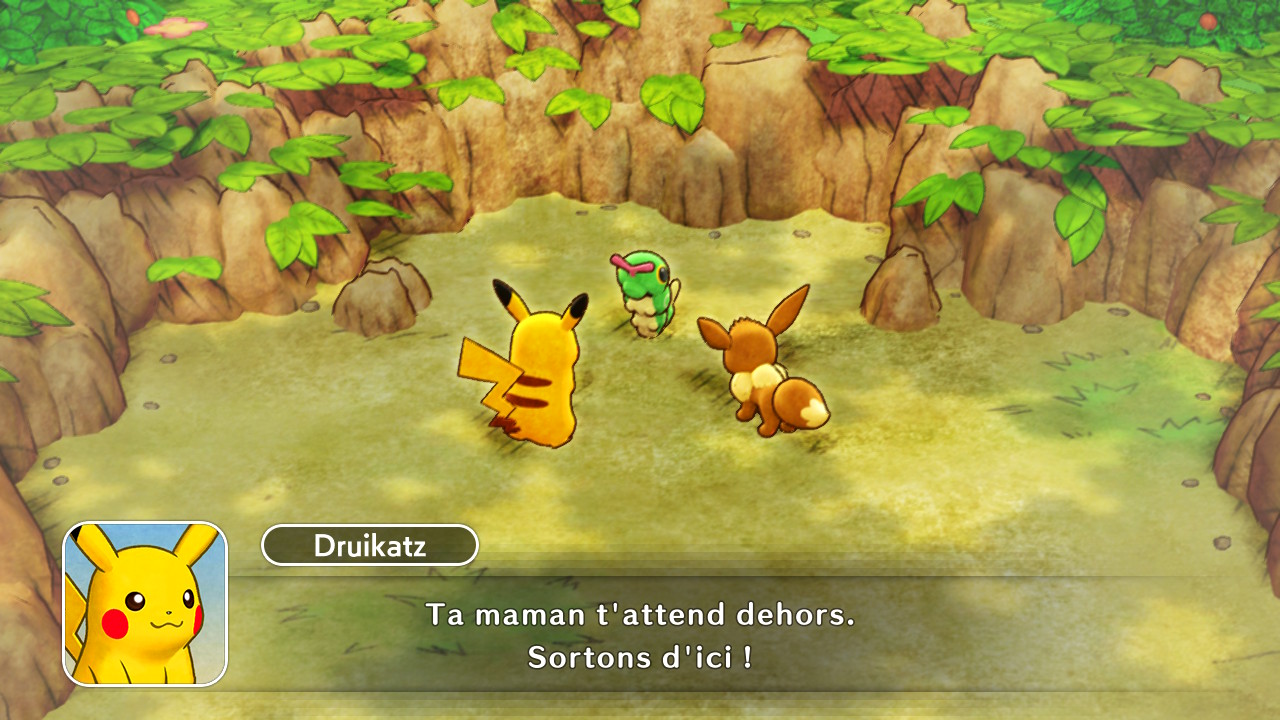Click the Druikatz name label
Screen dimensions: 1280x720
(369, 545)
